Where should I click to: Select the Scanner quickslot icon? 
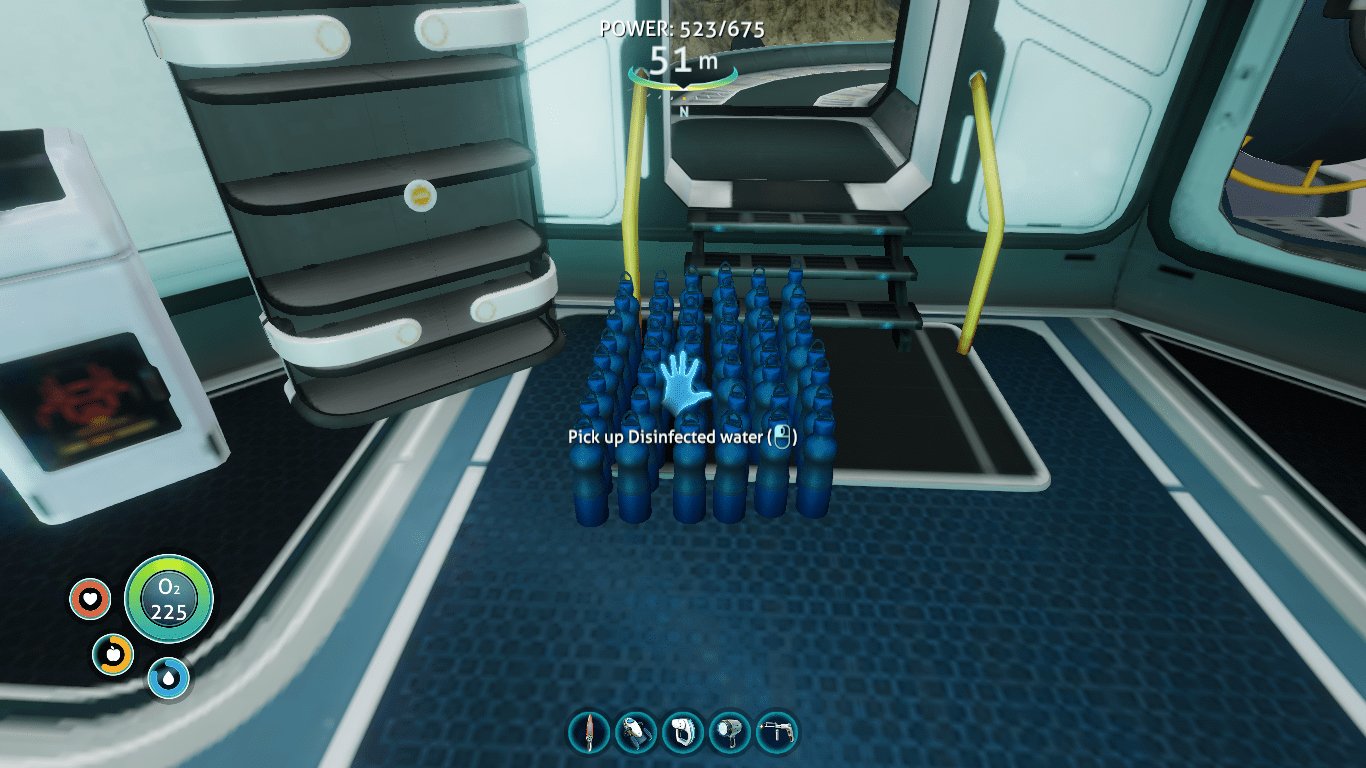click(684, 731)
